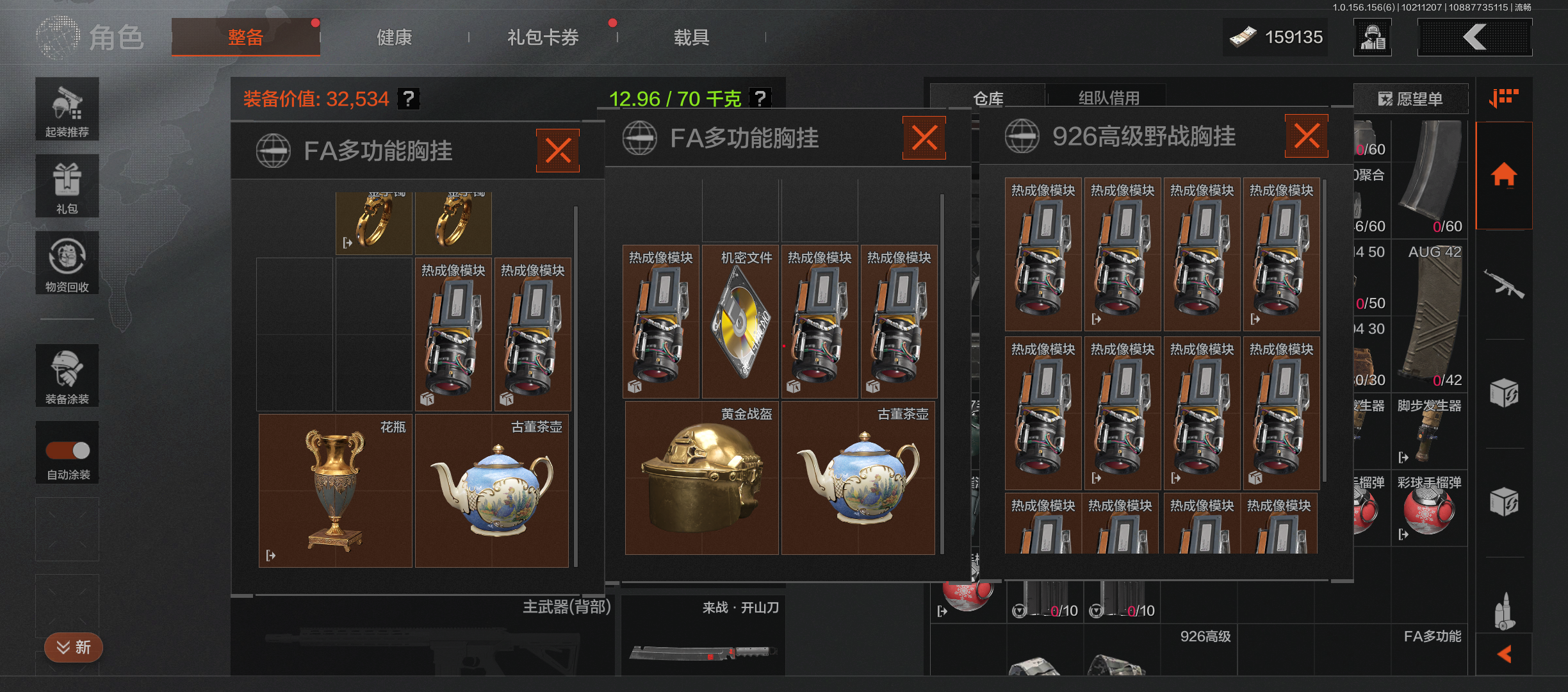This screenshot has width=1568, height=692.
Task: Open the 礼包 gift panel icon
Action: (x=67, y=186)
